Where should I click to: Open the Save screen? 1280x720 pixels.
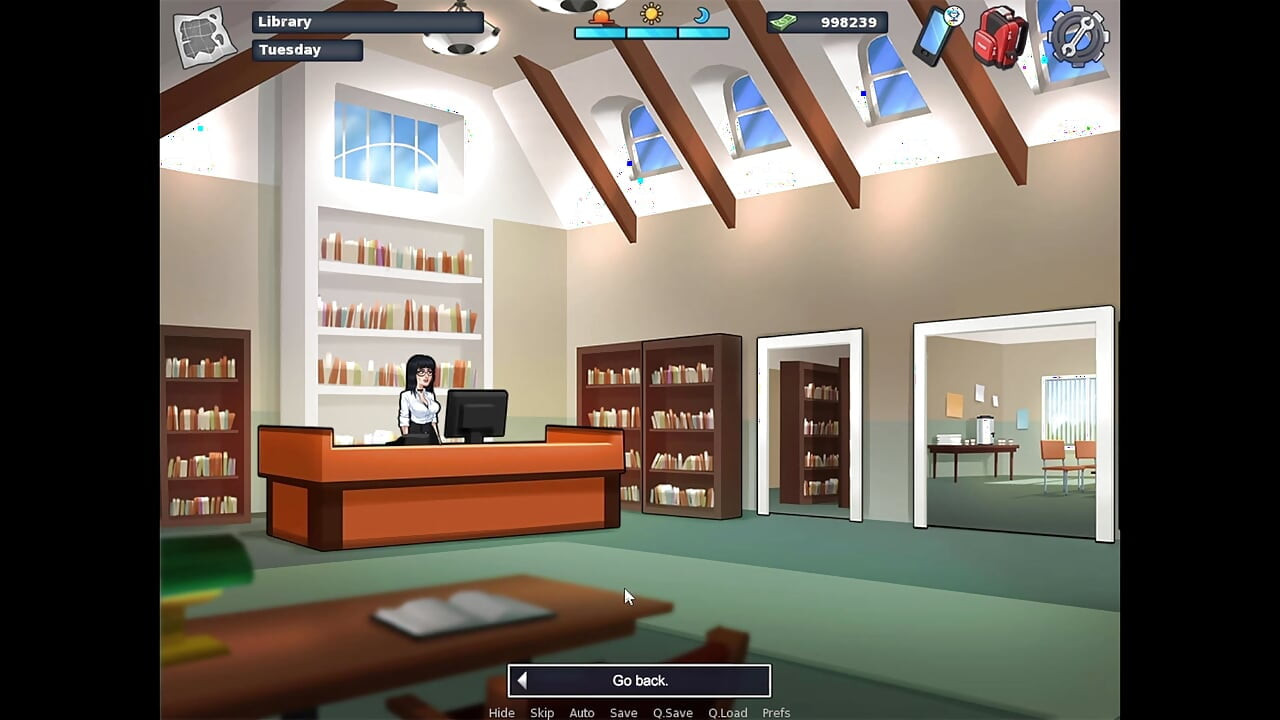pyautogui.click(x=623, y=712)
